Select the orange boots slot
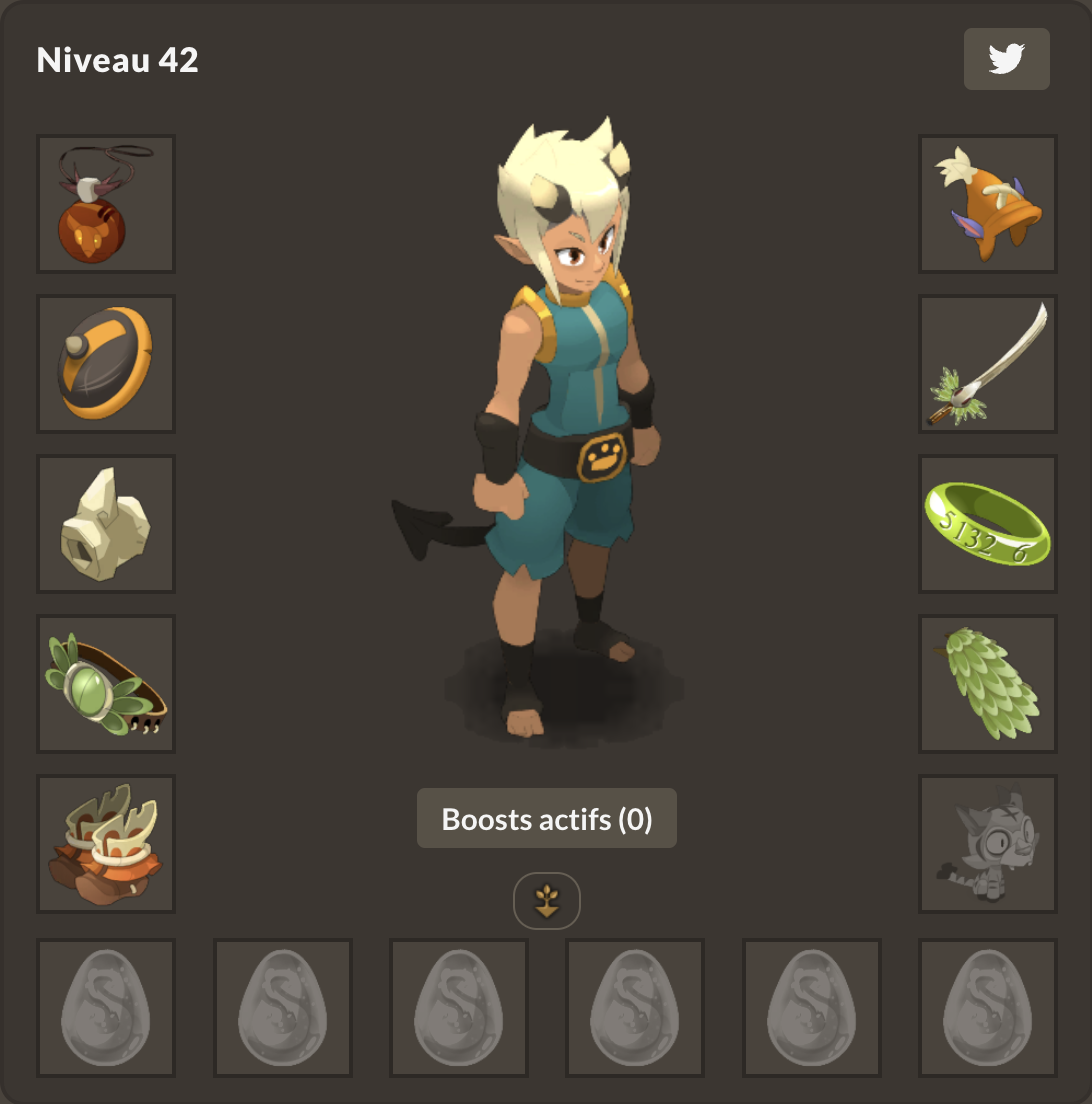 click(x=106, y=844)
